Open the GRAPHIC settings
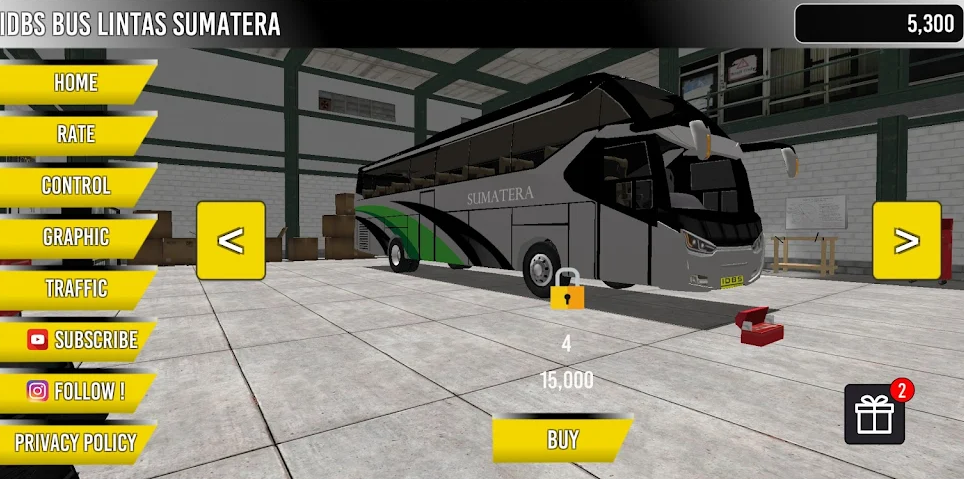The height and width of the screenshot is (479, 964). tap(76, 237)
